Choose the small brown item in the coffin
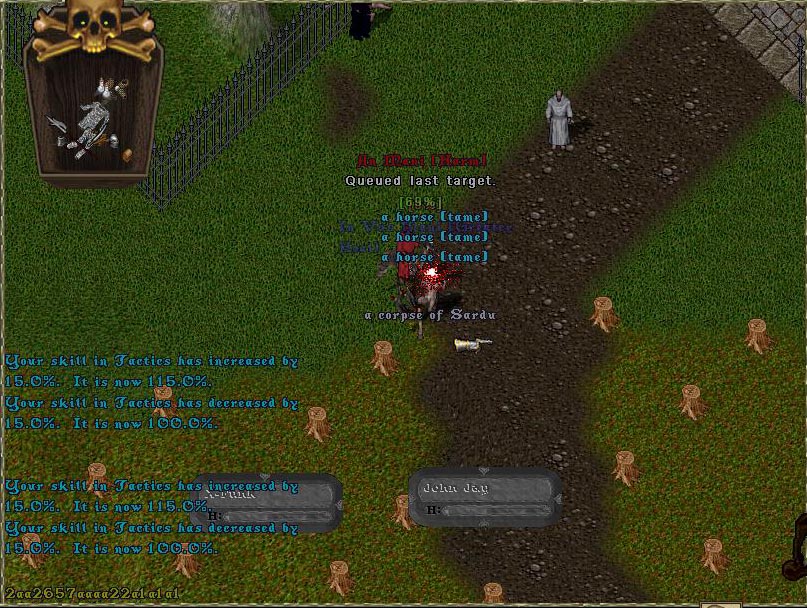Viewport: 807px width, 608px height. pos(127,155)
